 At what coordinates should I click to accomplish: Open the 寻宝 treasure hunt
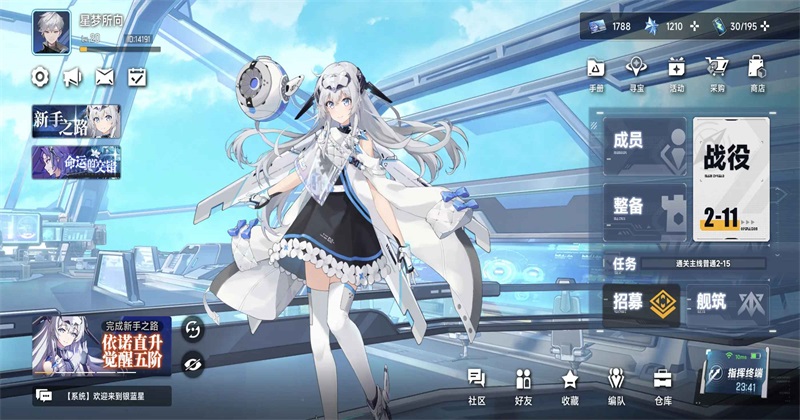[x=636, y=71]
